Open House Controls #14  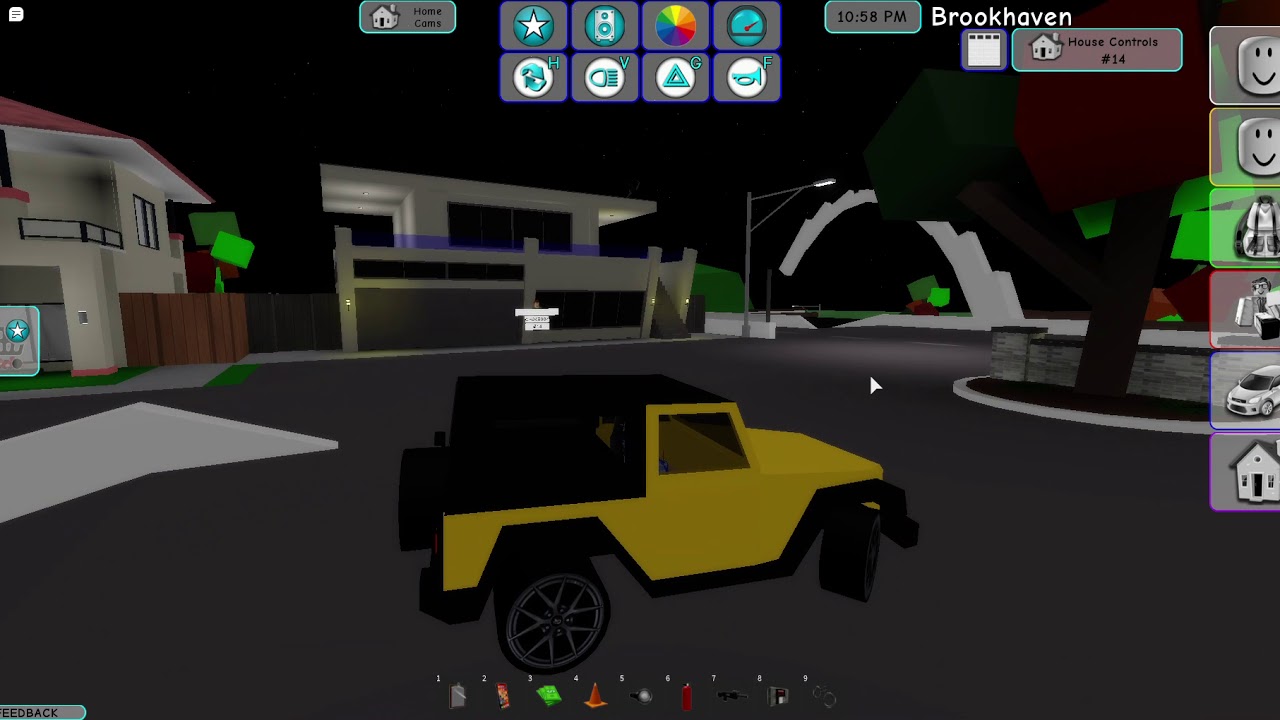click(x=1096, y=49)
